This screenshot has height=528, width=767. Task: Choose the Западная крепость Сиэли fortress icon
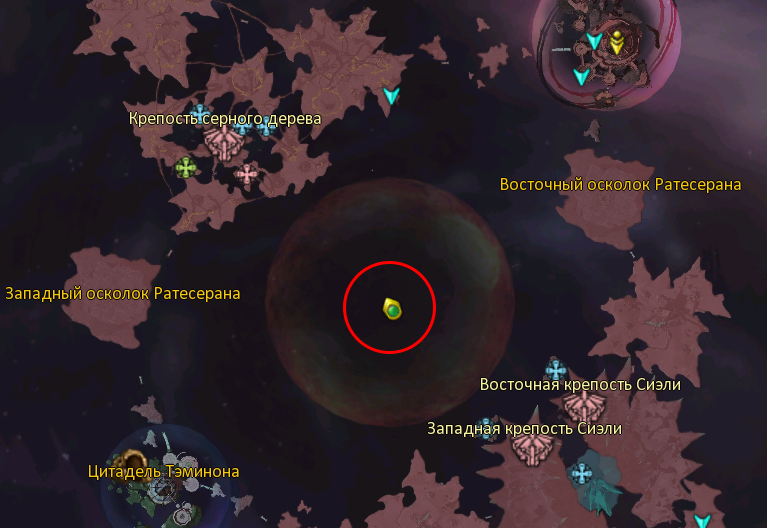pyautogui.click(x=530, y=447)
